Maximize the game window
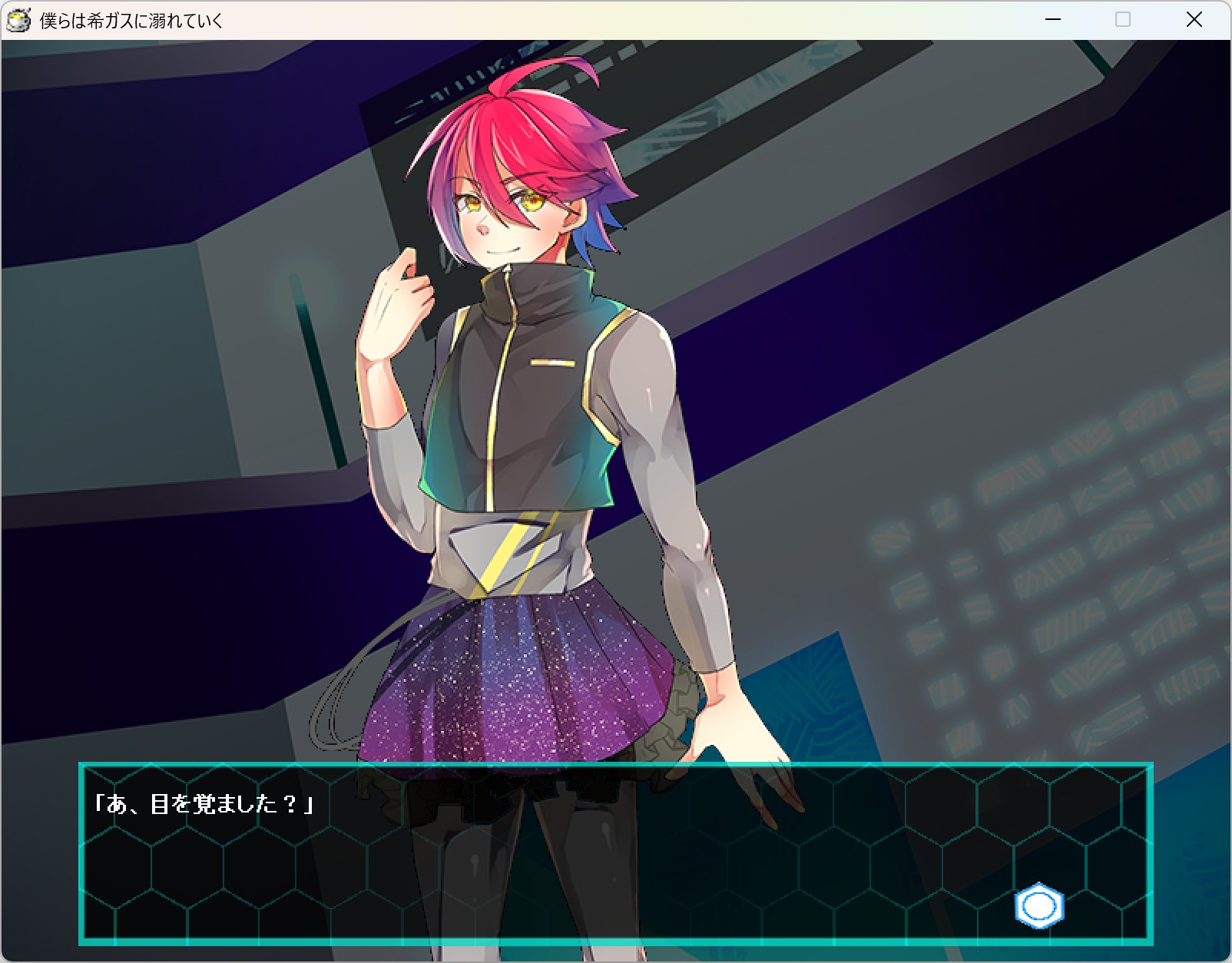Viewport: 1232px width, 963px height. point(1123,20)
